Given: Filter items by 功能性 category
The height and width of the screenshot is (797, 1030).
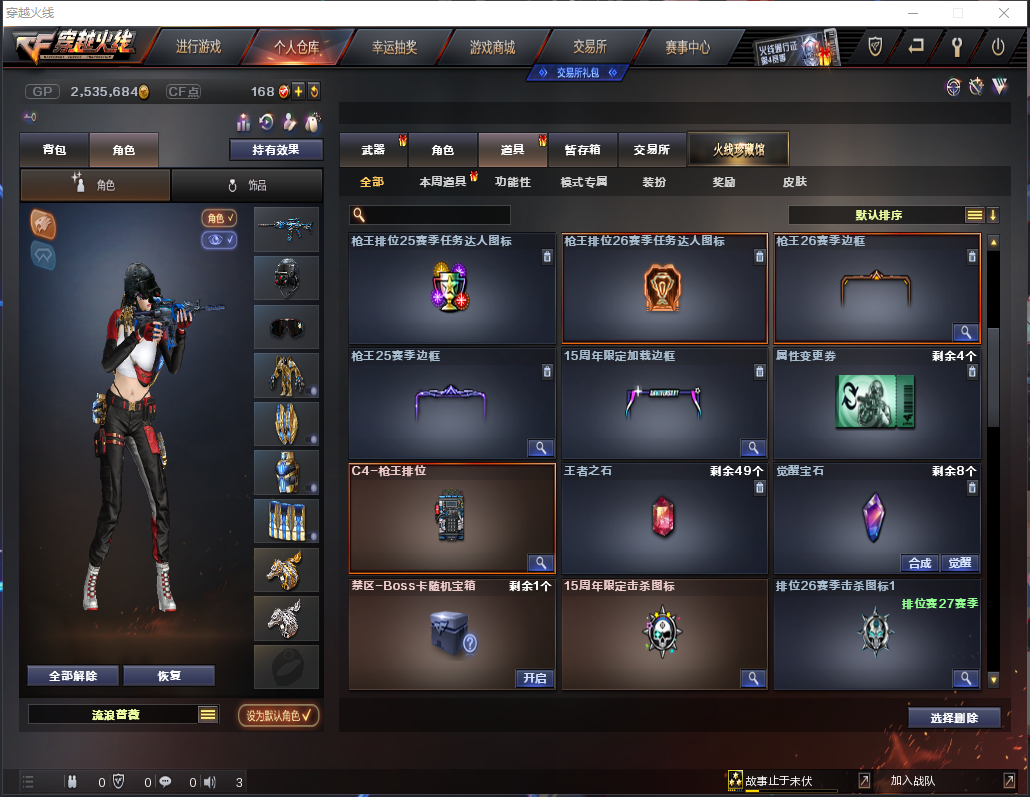Looking at the screenshot, I should [x=512, y=182].
